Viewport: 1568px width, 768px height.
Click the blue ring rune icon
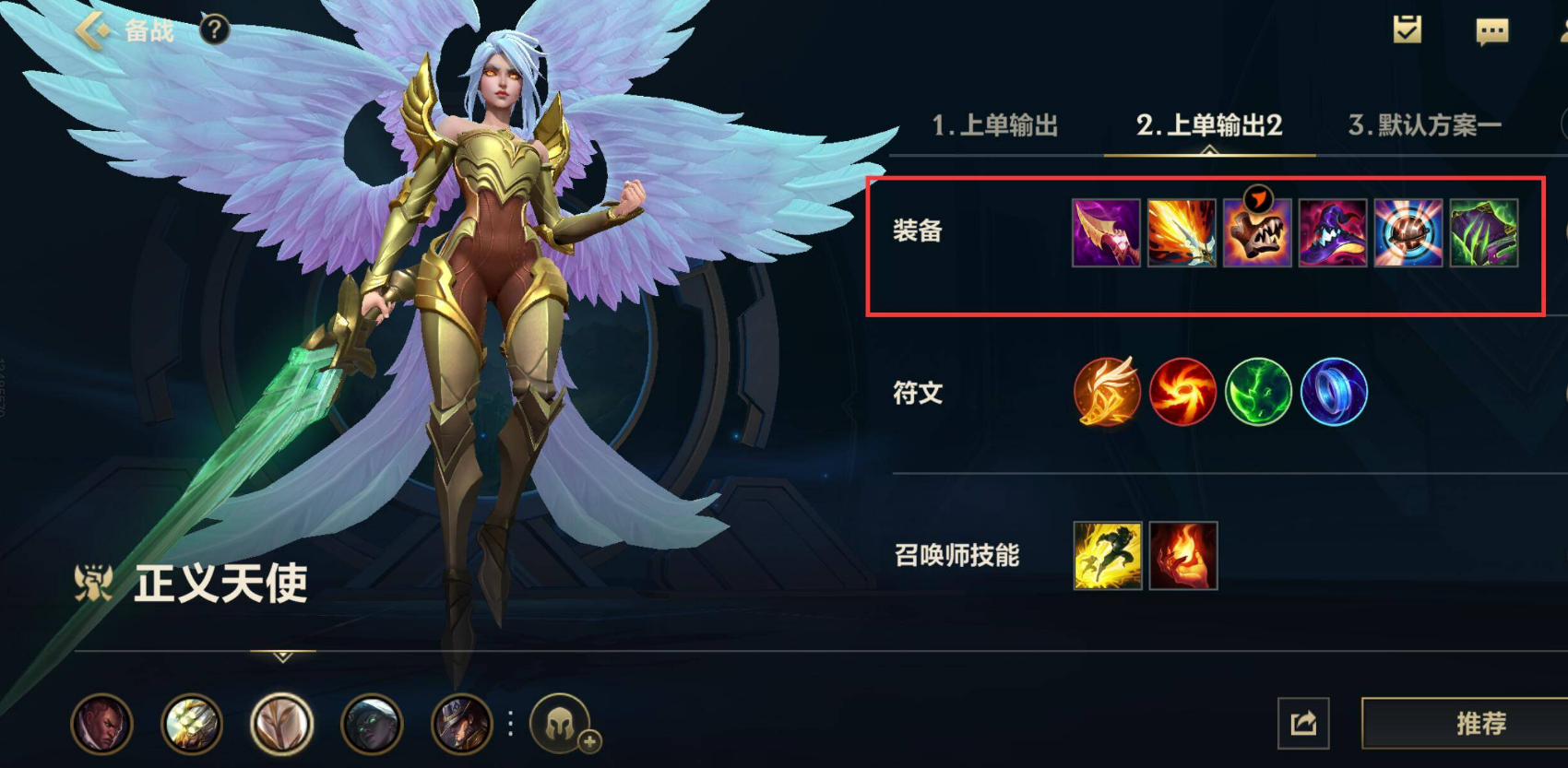pos(1334,391)
